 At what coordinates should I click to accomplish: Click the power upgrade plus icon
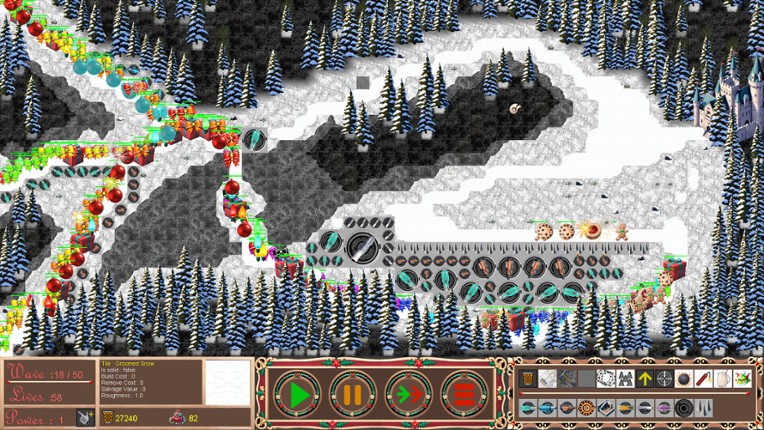pyautogui.click(x=86, y=418)
